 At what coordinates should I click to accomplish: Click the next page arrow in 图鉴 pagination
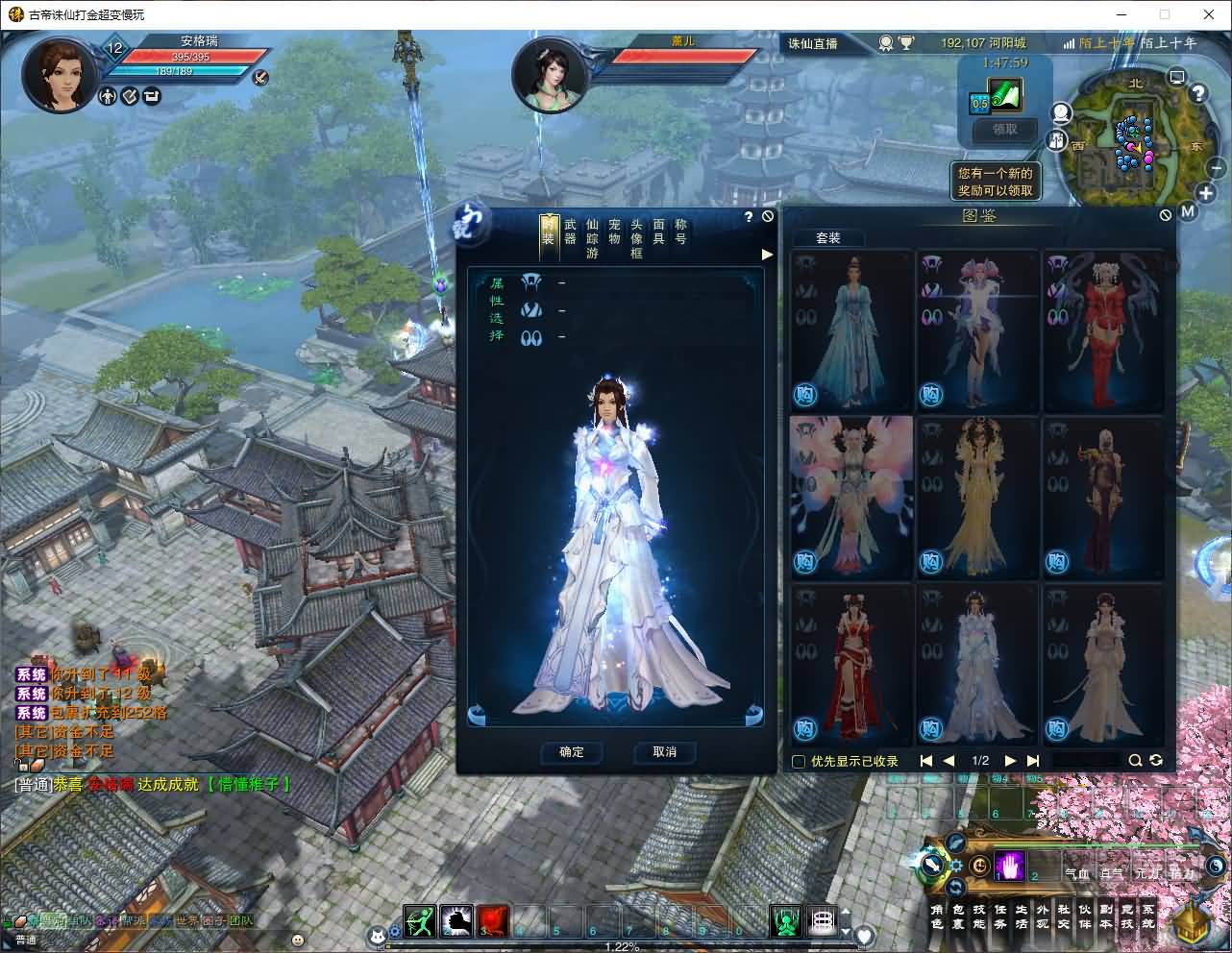point(1009,760)
